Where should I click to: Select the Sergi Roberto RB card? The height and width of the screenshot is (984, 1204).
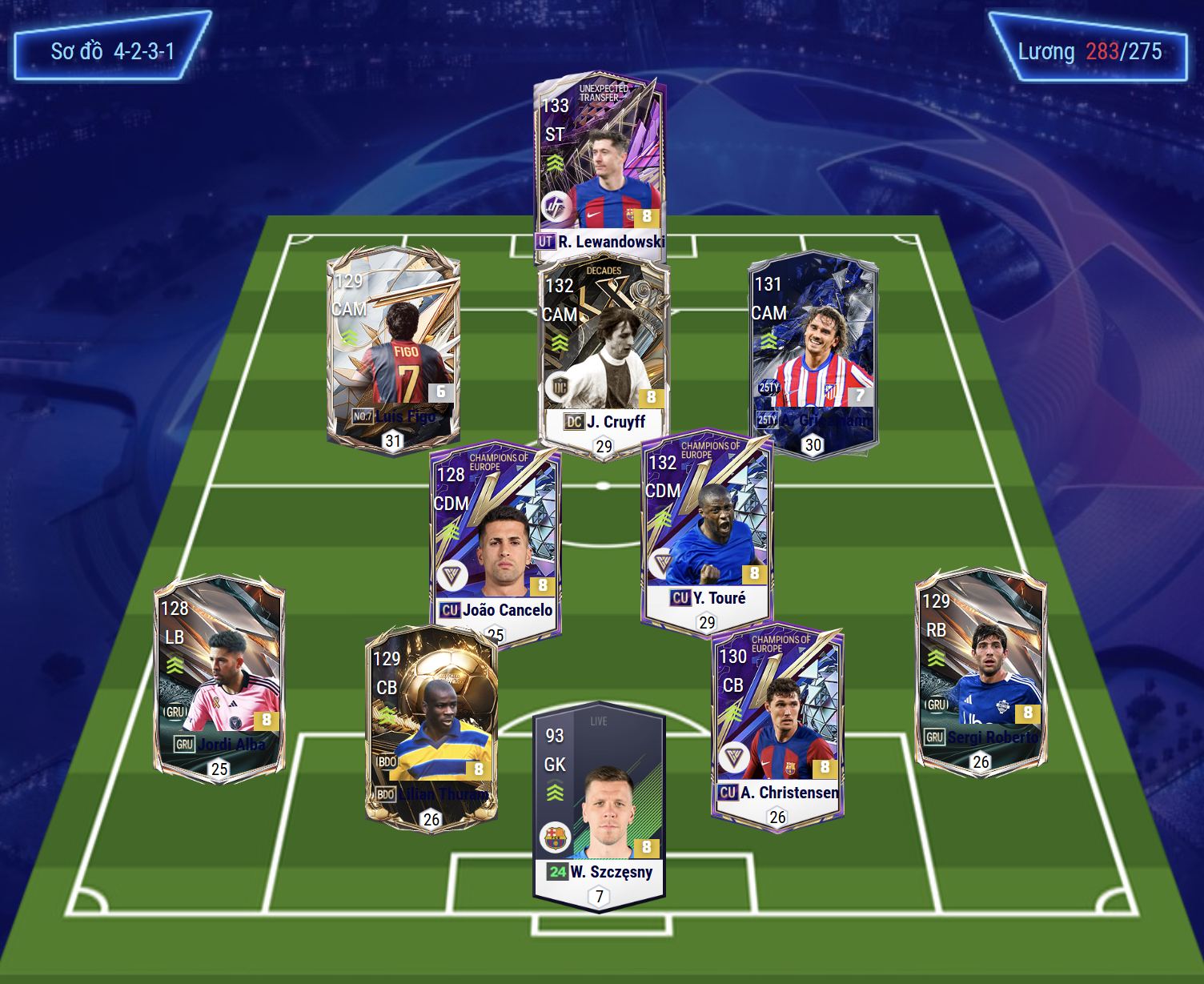tap(981, 670)
